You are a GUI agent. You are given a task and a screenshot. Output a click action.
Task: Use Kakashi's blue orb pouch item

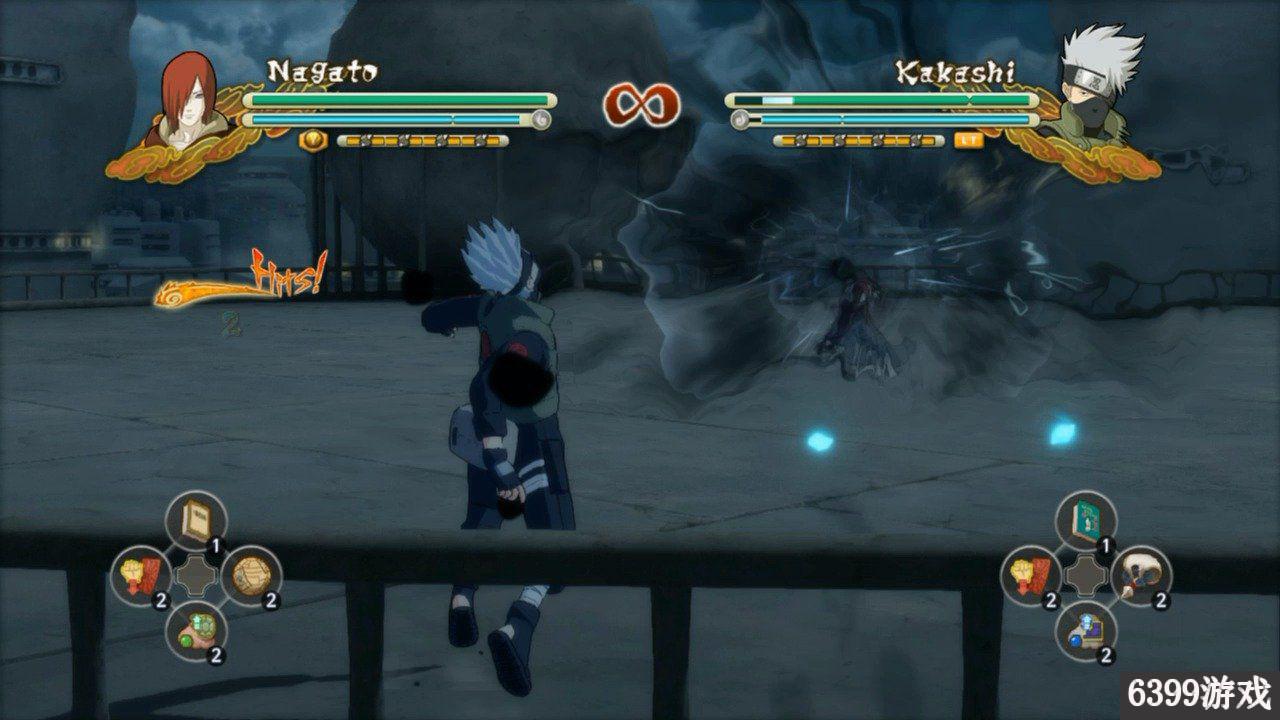tap(1087, 630)
